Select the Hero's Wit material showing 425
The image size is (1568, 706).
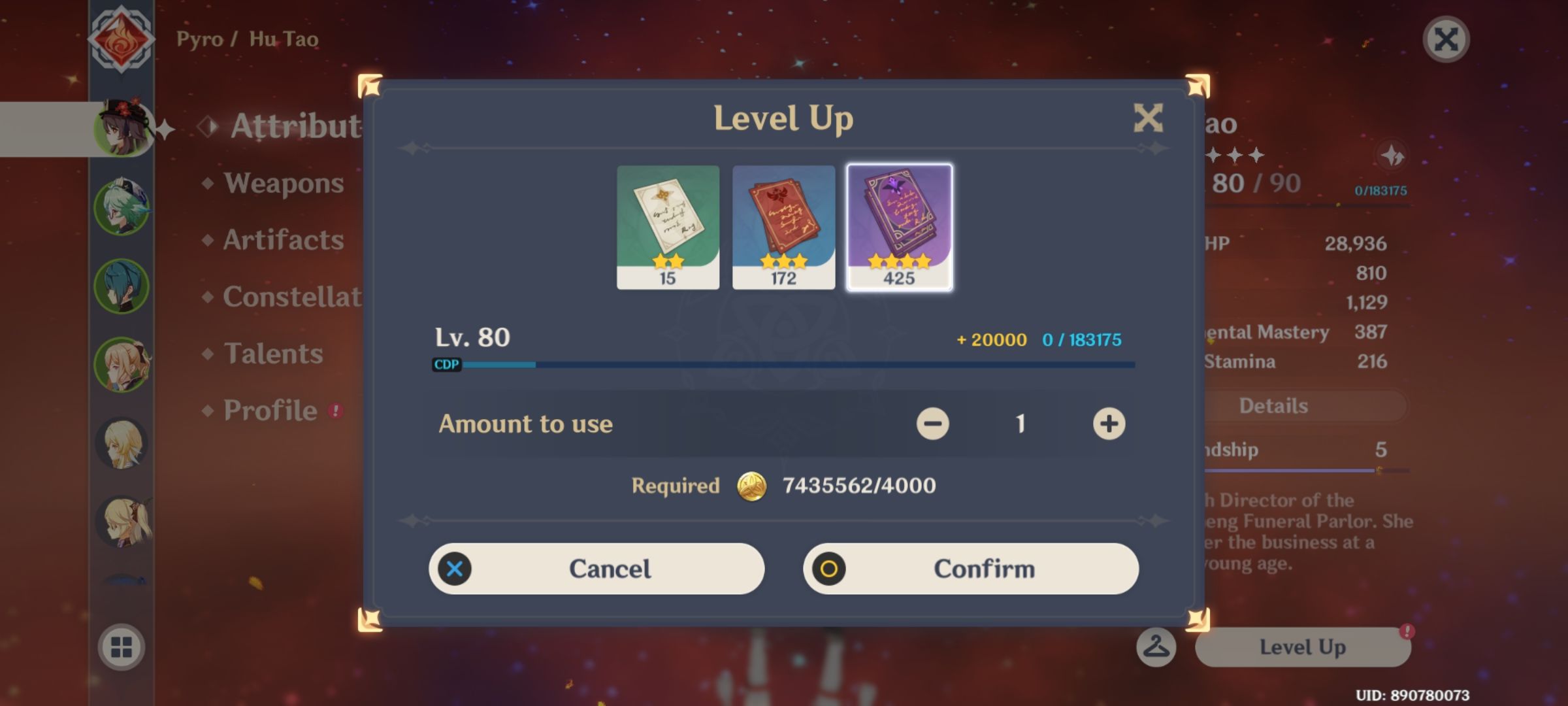tap(900, 227)
